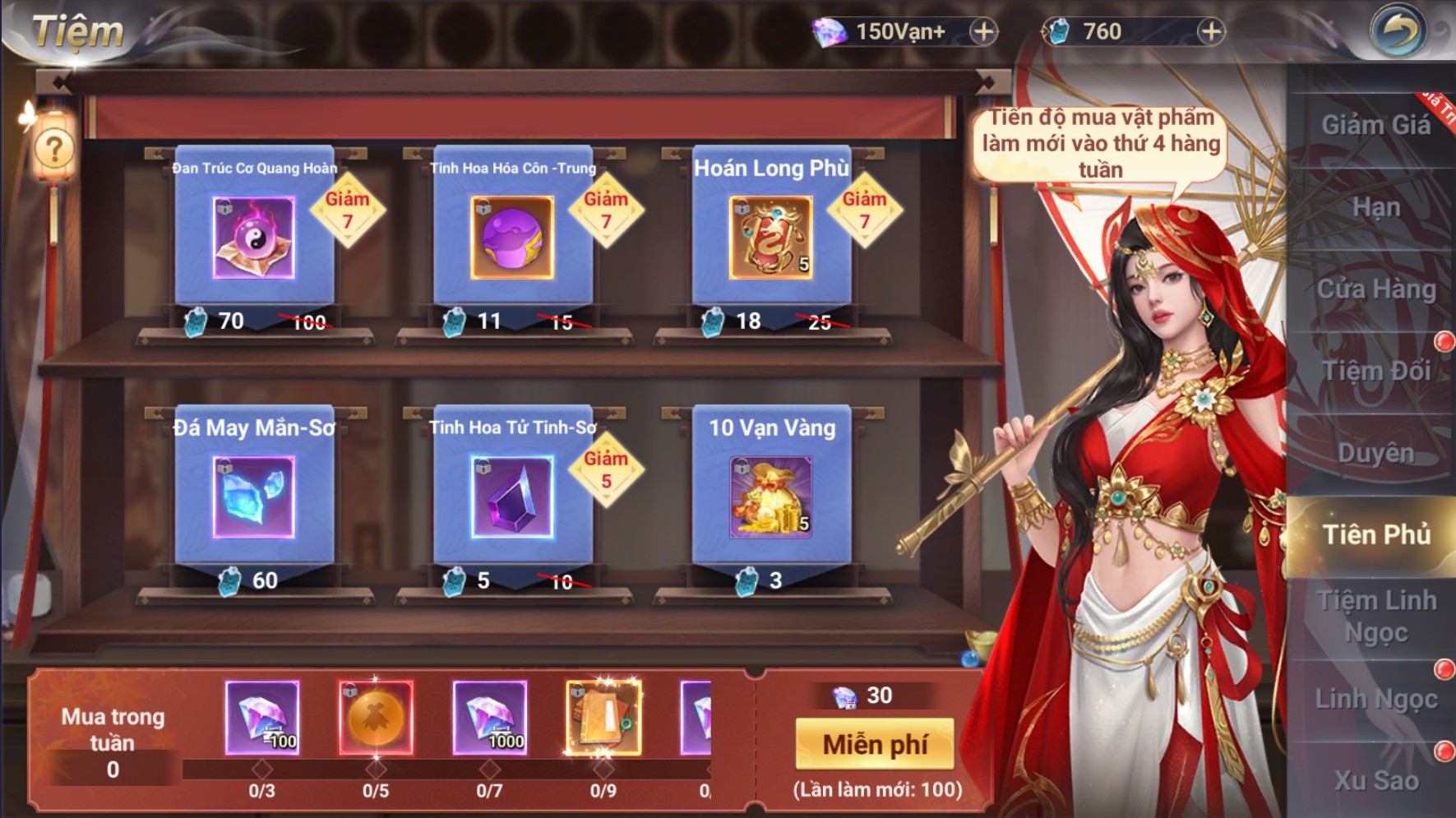Open the Tiệm Đổi tab

click(x=1375, y=371)
